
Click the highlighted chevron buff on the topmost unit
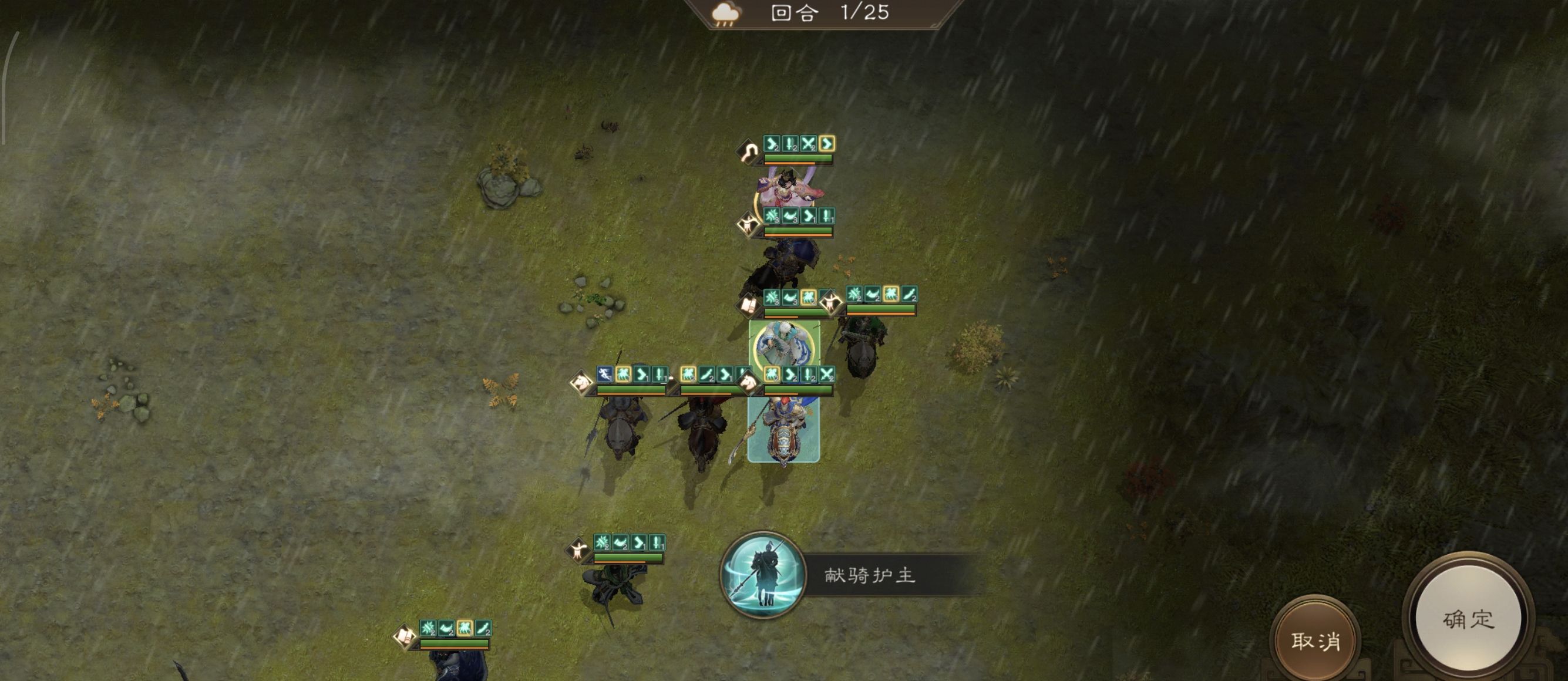point(829,145)
